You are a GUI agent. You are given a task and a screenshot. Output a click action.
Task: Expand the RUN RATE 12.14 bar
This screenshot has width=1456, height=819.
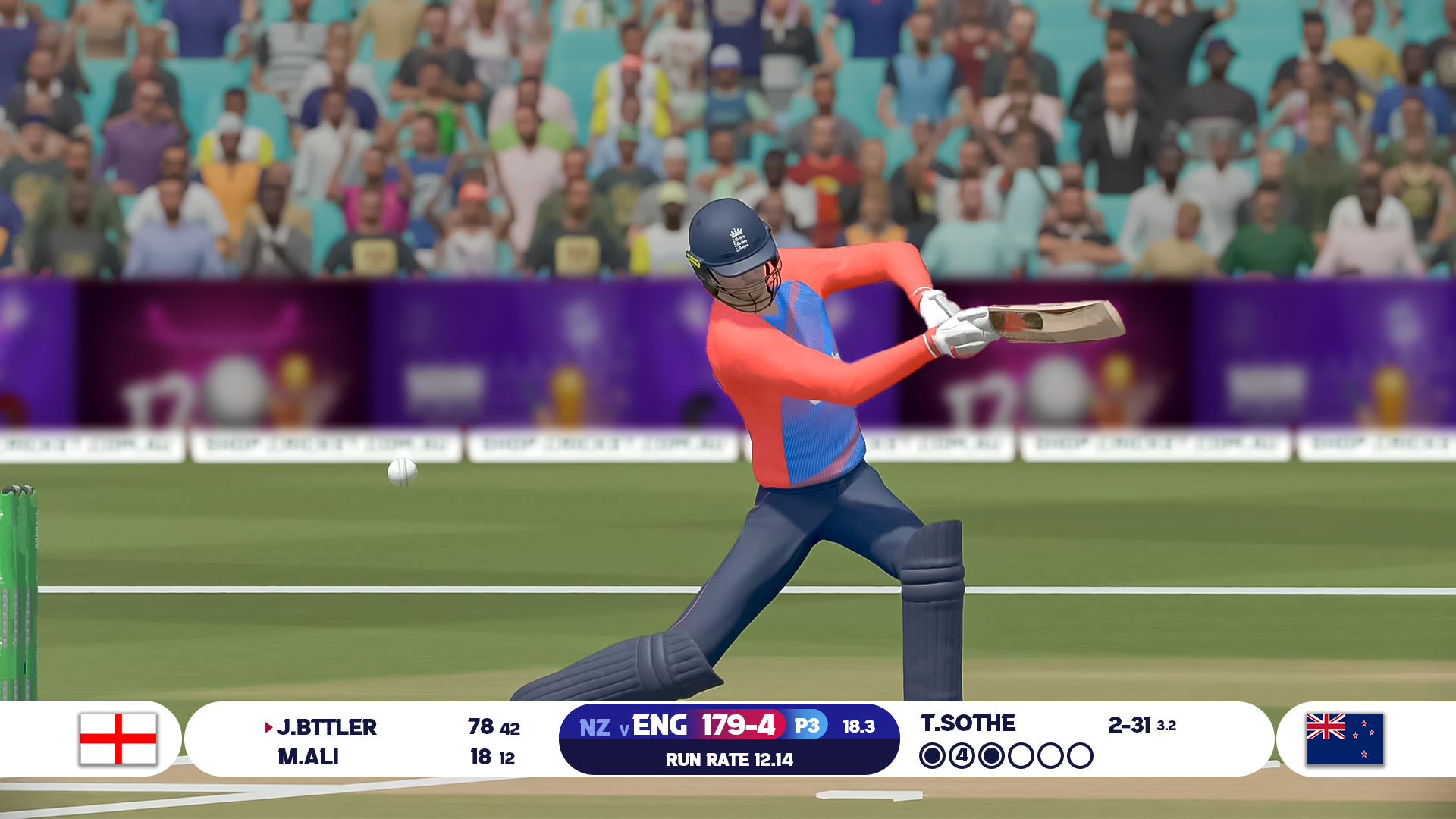(x=729, y=758)
